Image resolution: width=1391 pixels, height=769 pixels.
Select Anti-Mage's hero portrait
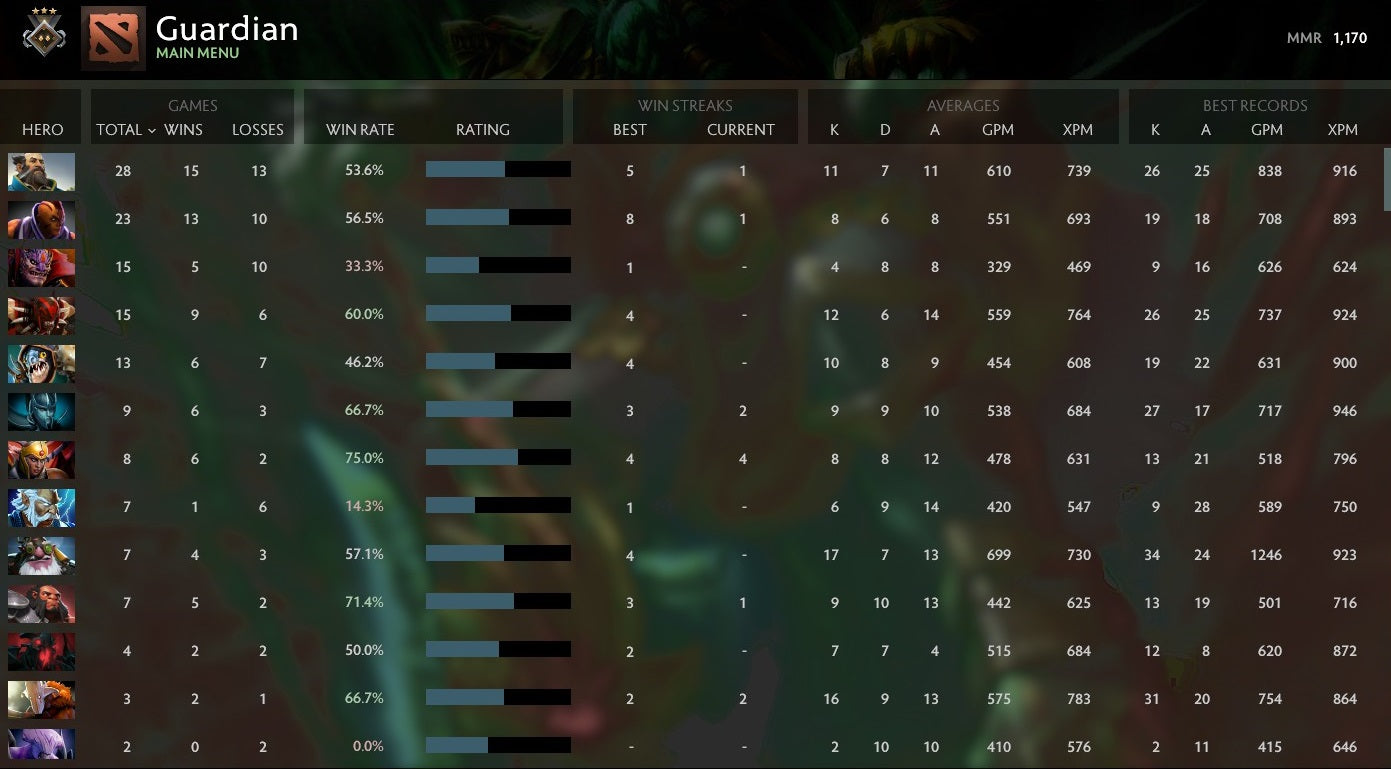click(41, 219)
